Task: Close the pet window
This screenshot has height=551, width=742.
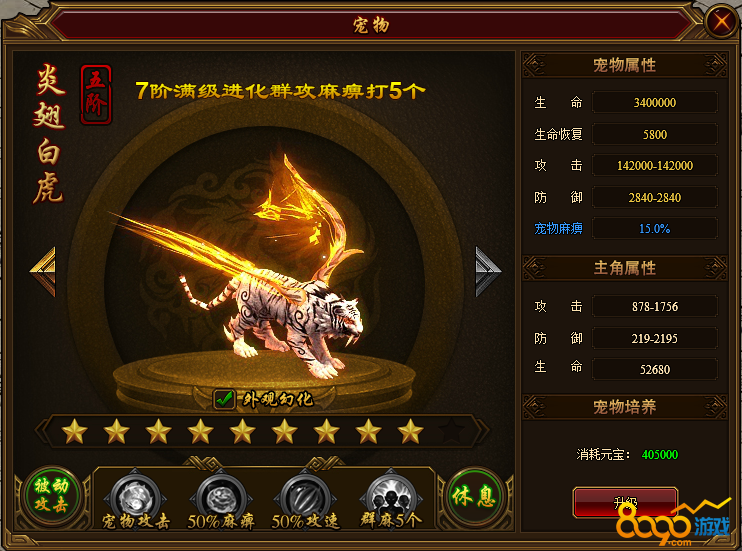Action: click(718, 21)
